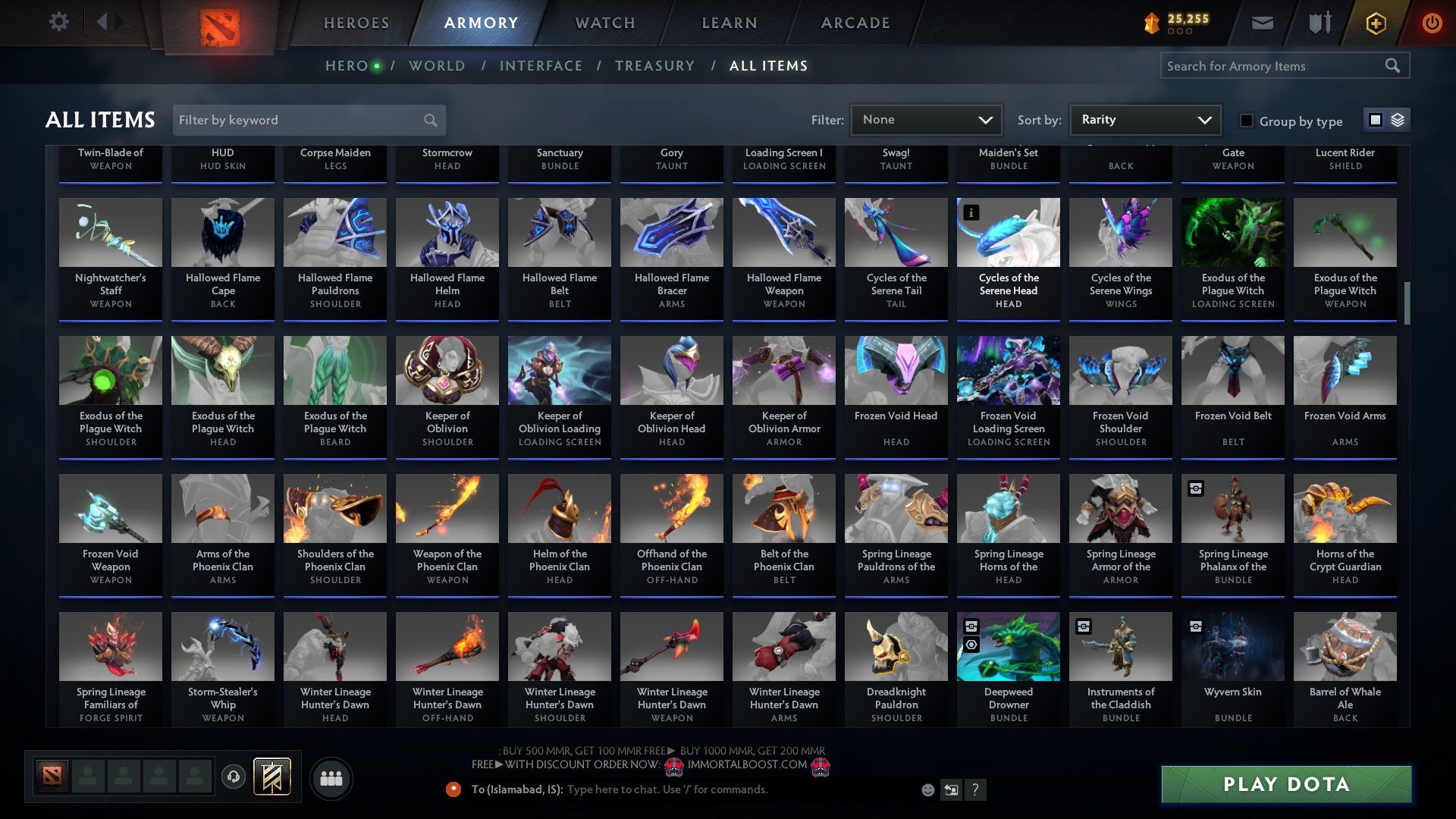
Task: Click the chat help question mark button
Action: pos(976,789)
